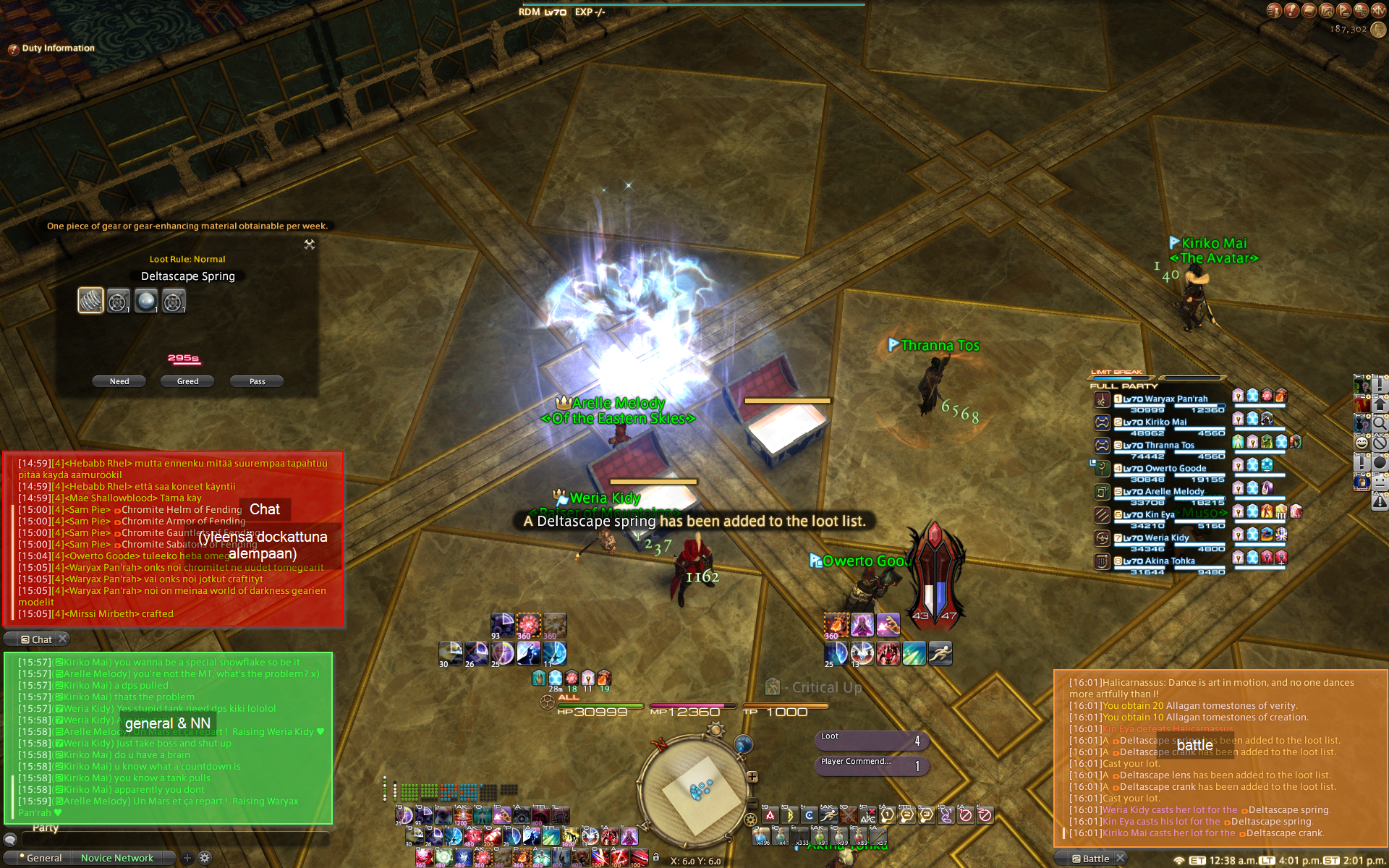This screenshot has height=868, width=1389.
Task: Close the loot window with the cross
Action: point(310,244)
